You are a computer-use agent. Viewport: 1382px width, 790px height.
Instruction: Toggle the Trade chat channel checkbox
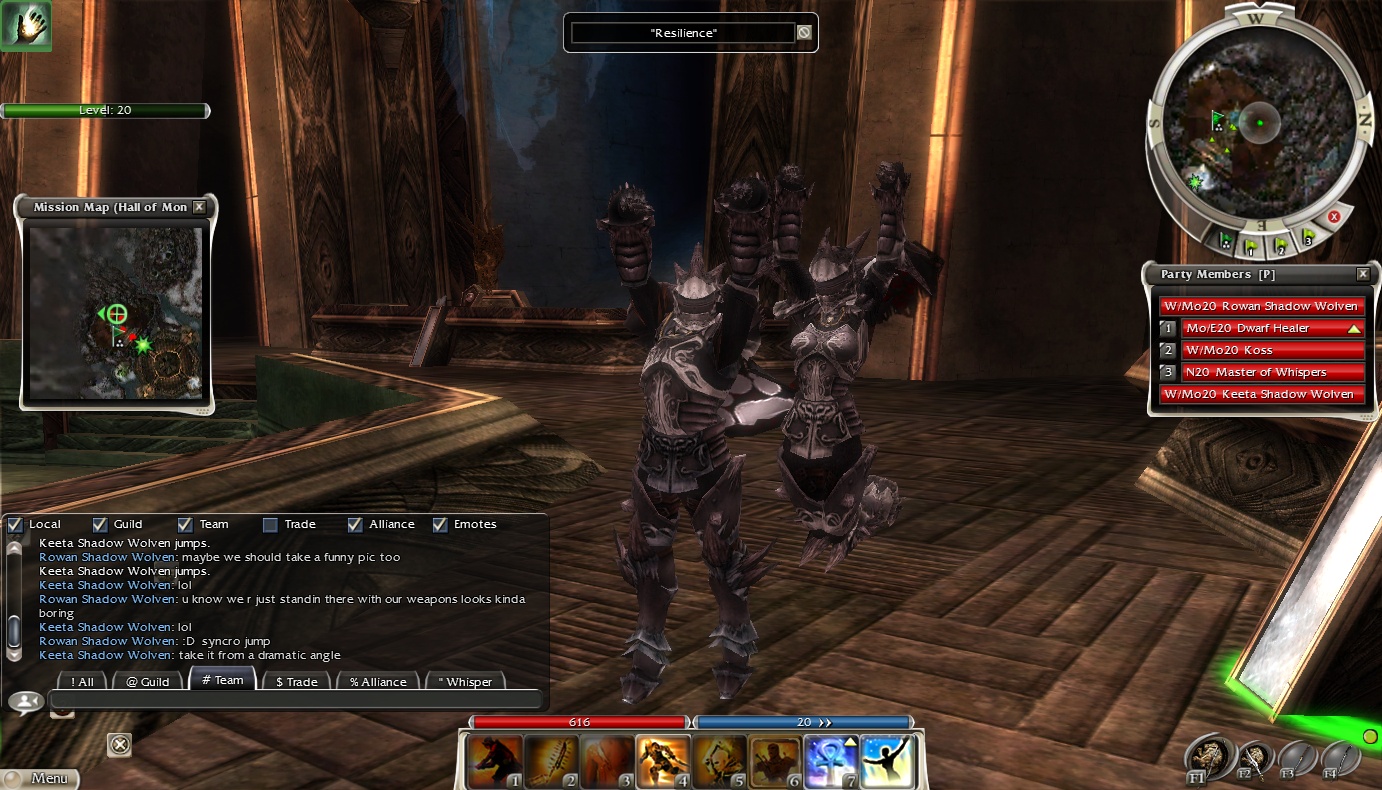270,524
